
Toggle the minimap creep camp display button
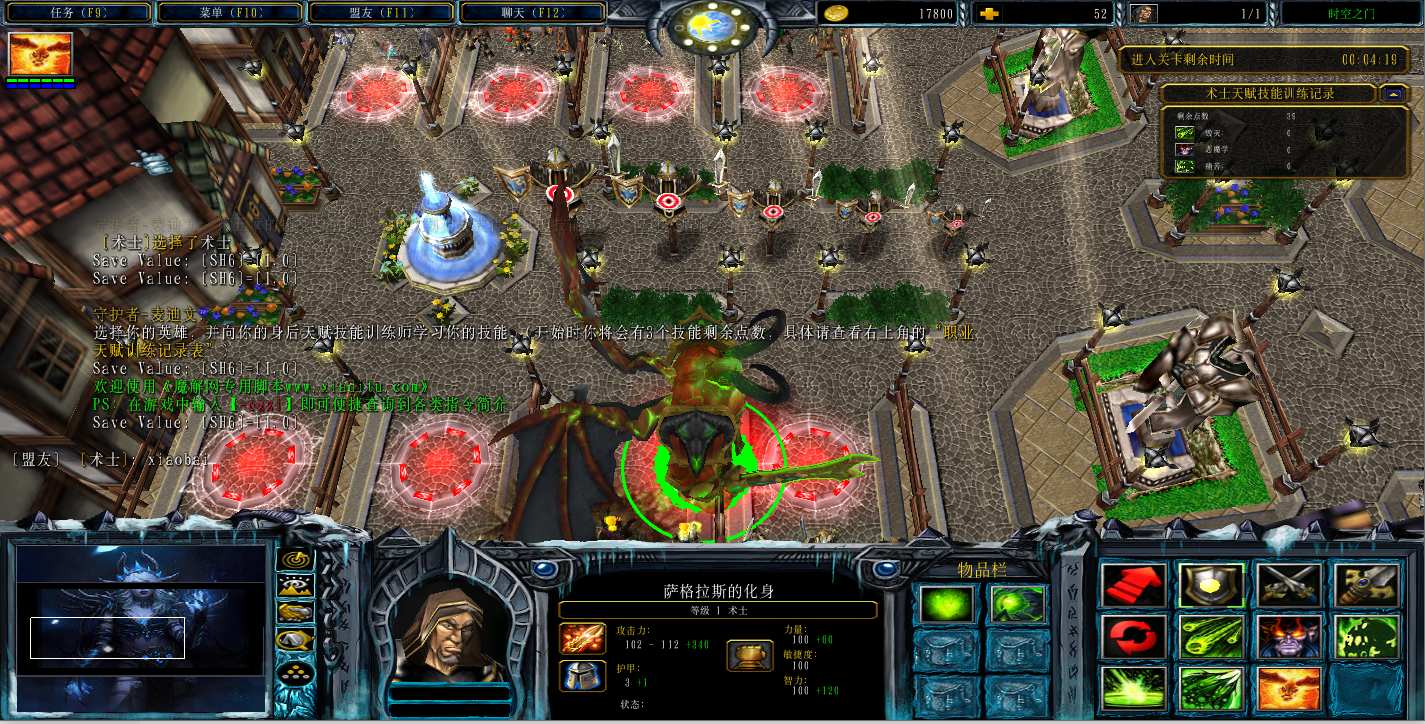coord(295,640)
